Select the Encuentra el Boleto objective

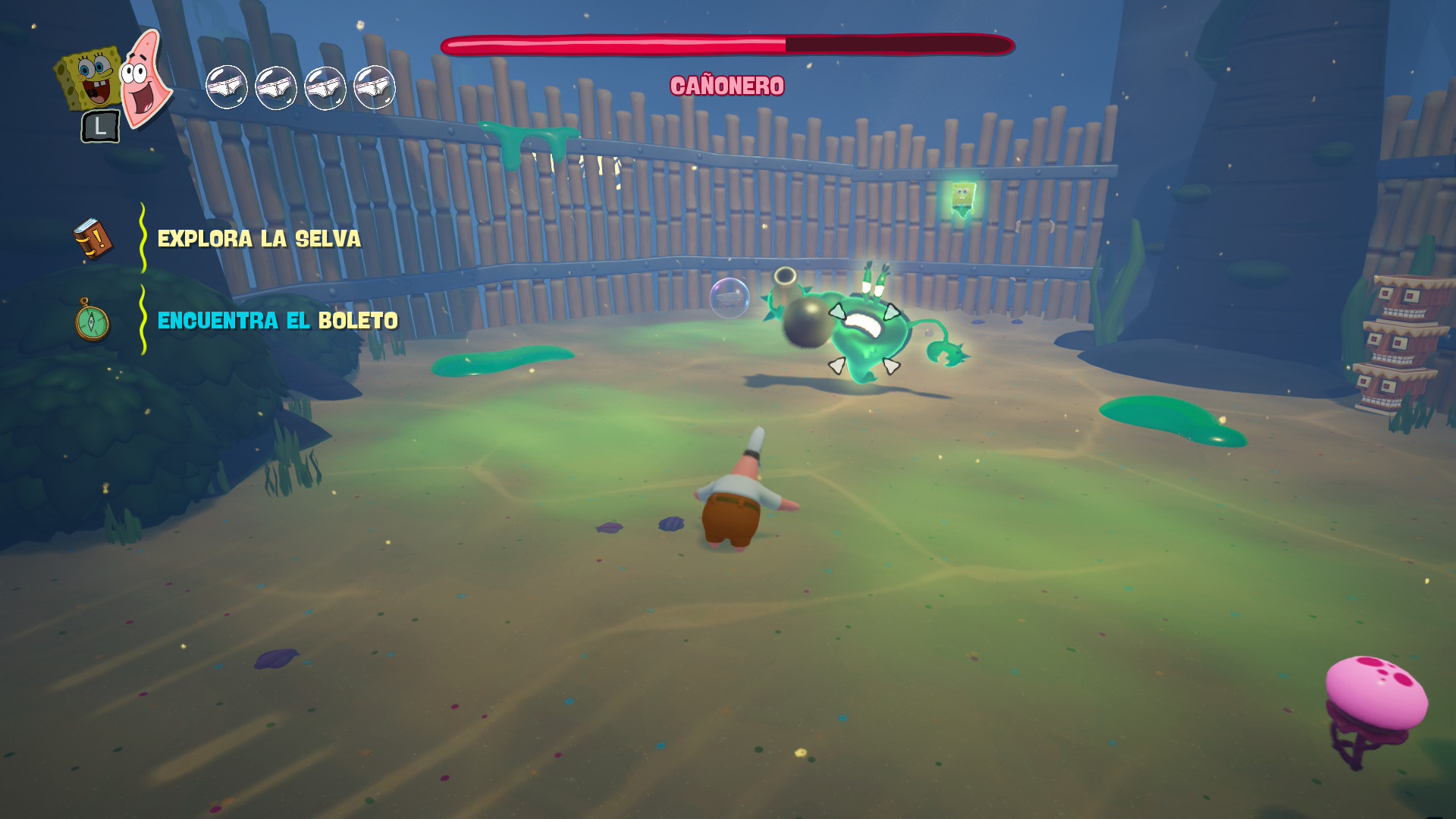277,321
